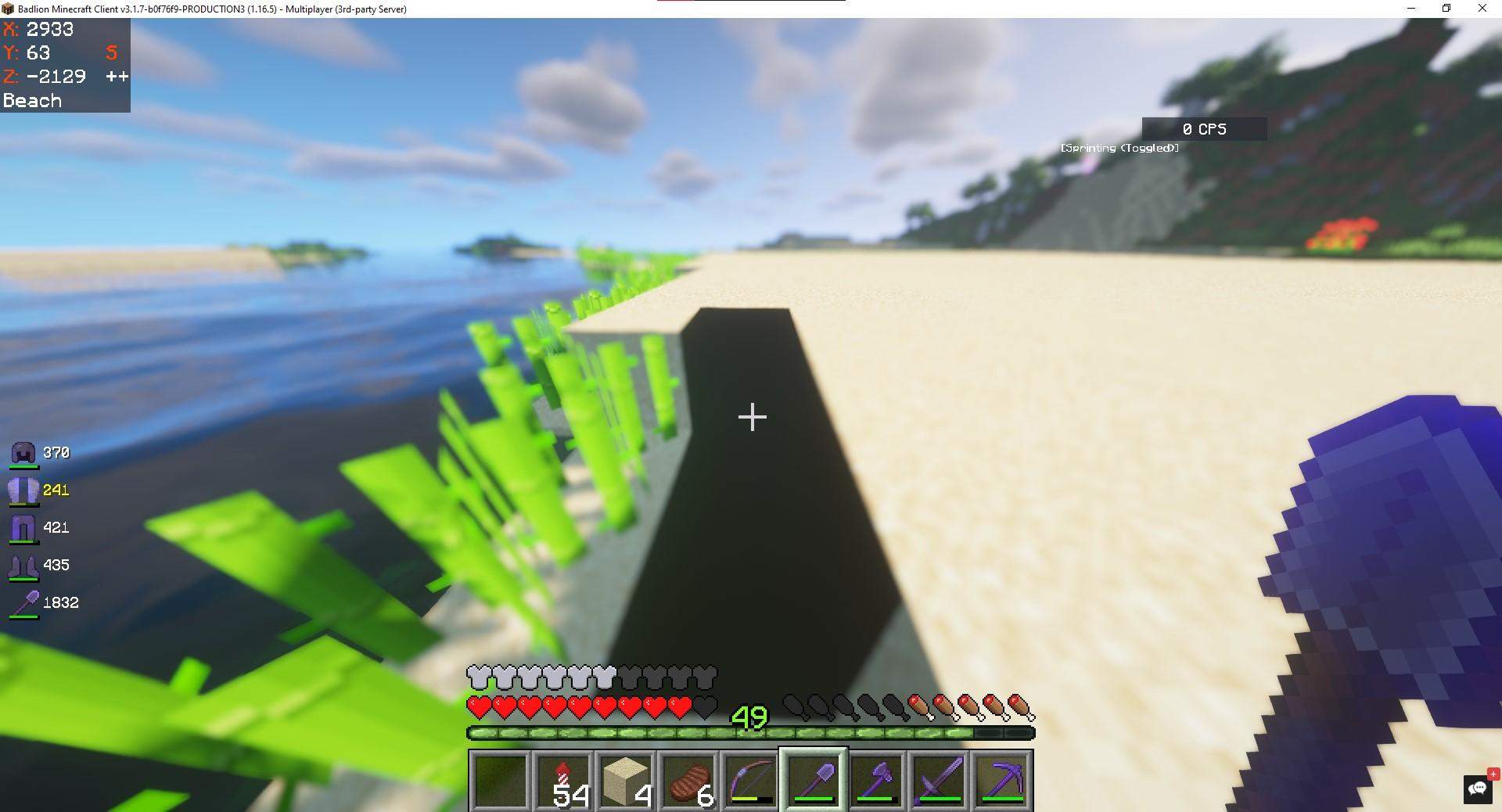Select the firework rocket stack of 54
Image resolution: width=1502 pixels, height=812 pixels.
pos(564,778)
